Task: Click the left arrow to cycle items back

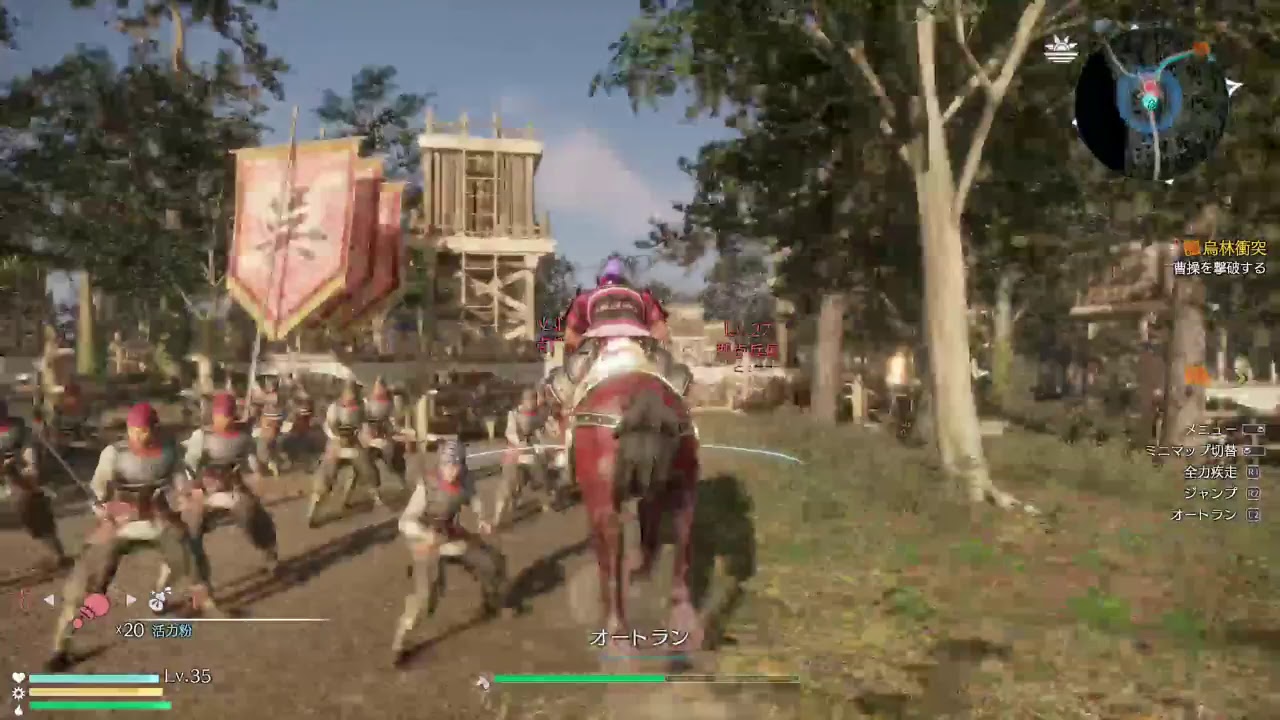Action: (49, 598)
